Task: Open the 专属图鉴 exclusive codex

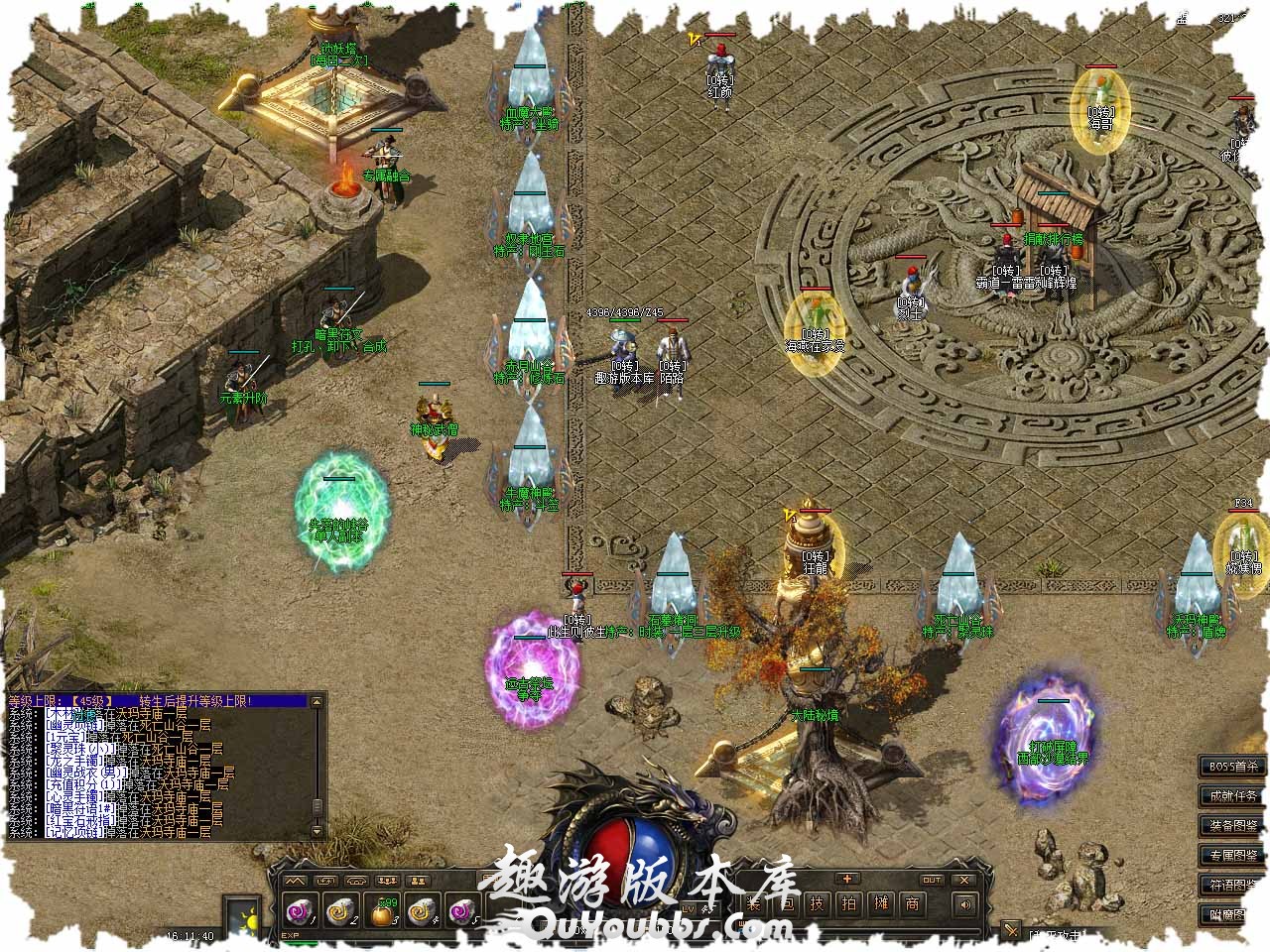Action: [1232, 855]
